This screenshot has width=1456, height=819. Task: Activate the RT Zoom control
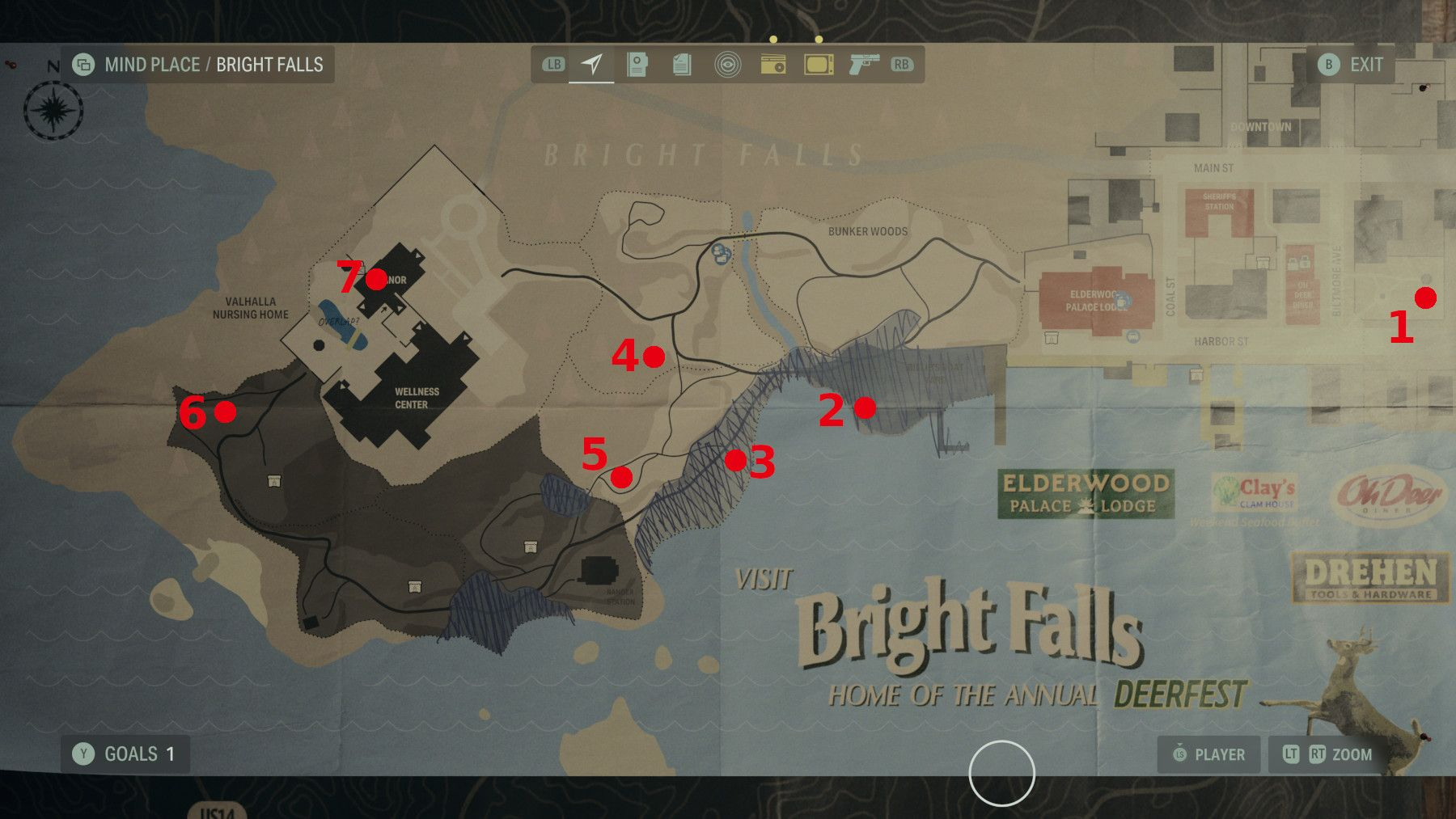tap(1319, 754)
